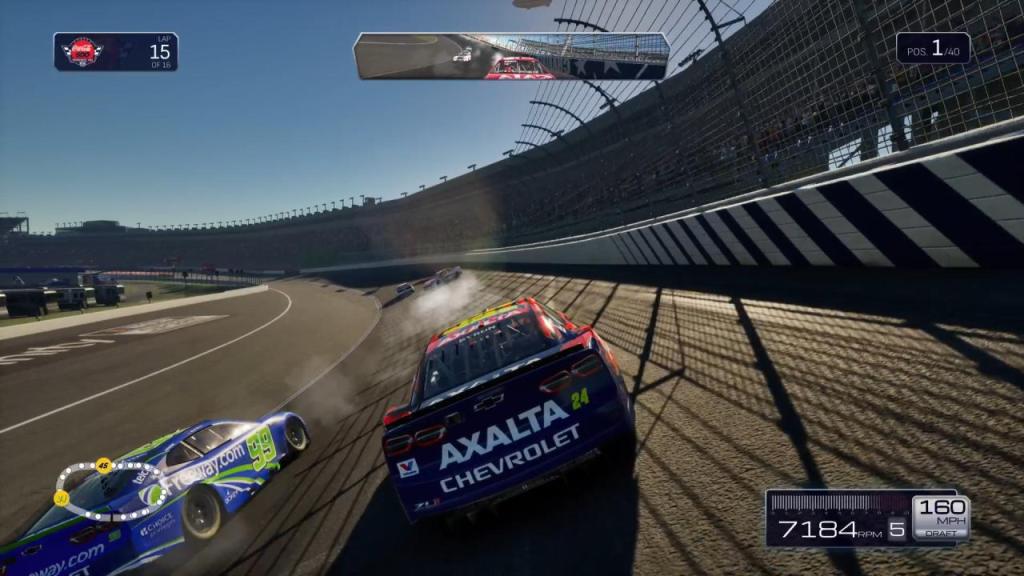The width and height of the screenshot is (1024, 576).
Task: Select the oval track minimap
Action: point(110,491)
